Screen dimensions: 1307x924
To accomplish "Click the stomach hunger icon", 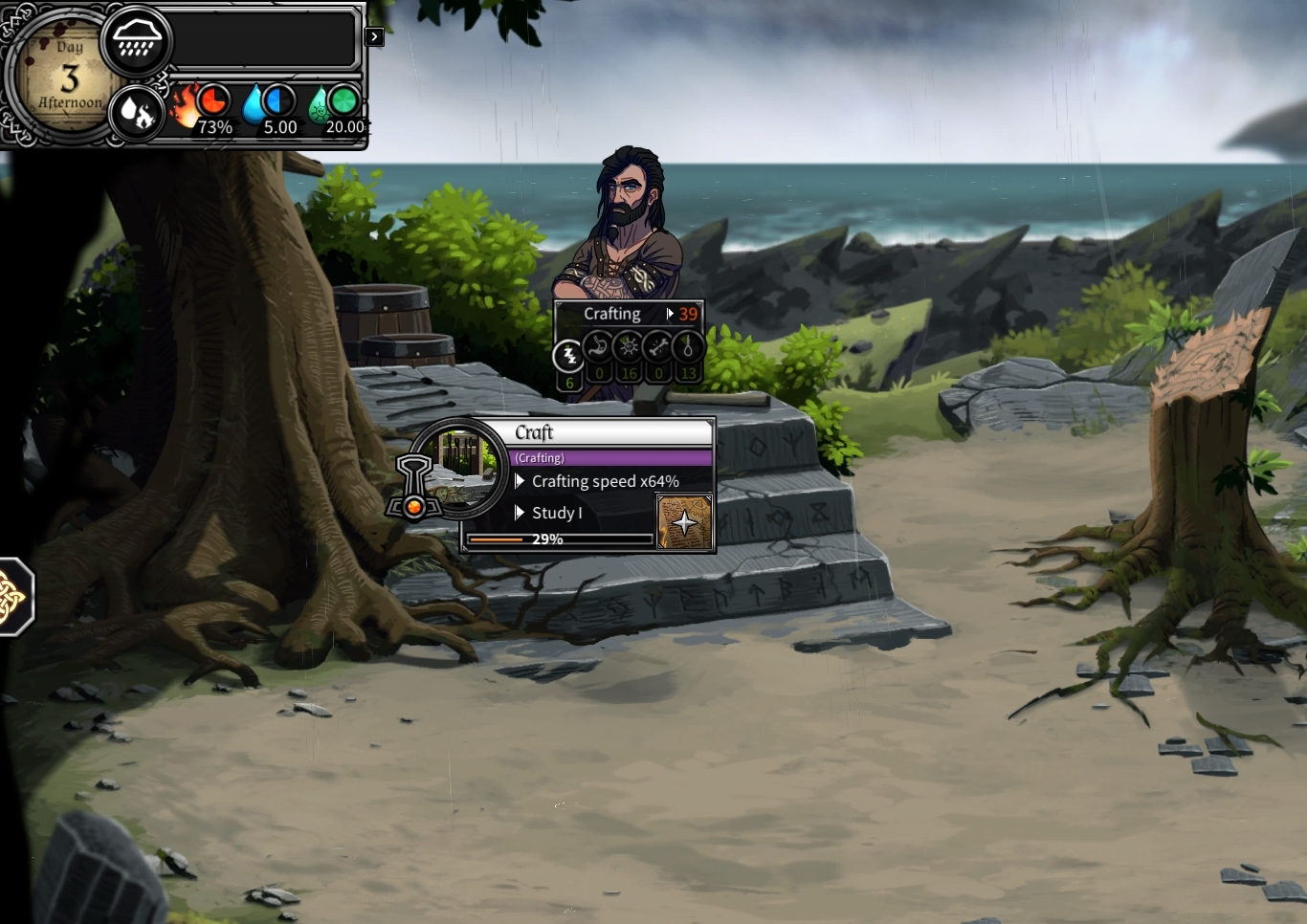I will (x=597, y=346).
